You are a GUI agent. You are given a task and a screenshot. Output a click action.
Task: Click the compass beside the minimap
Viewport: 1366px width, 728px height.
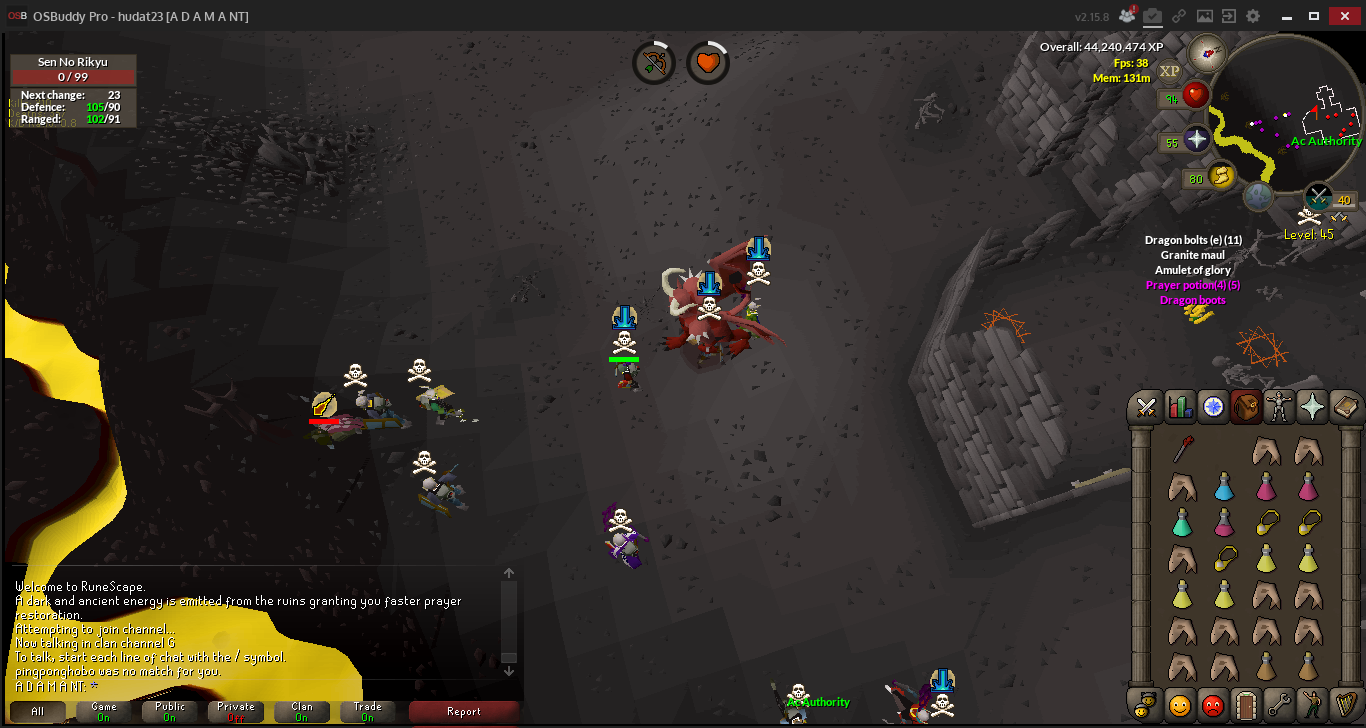pos(1207,53)
